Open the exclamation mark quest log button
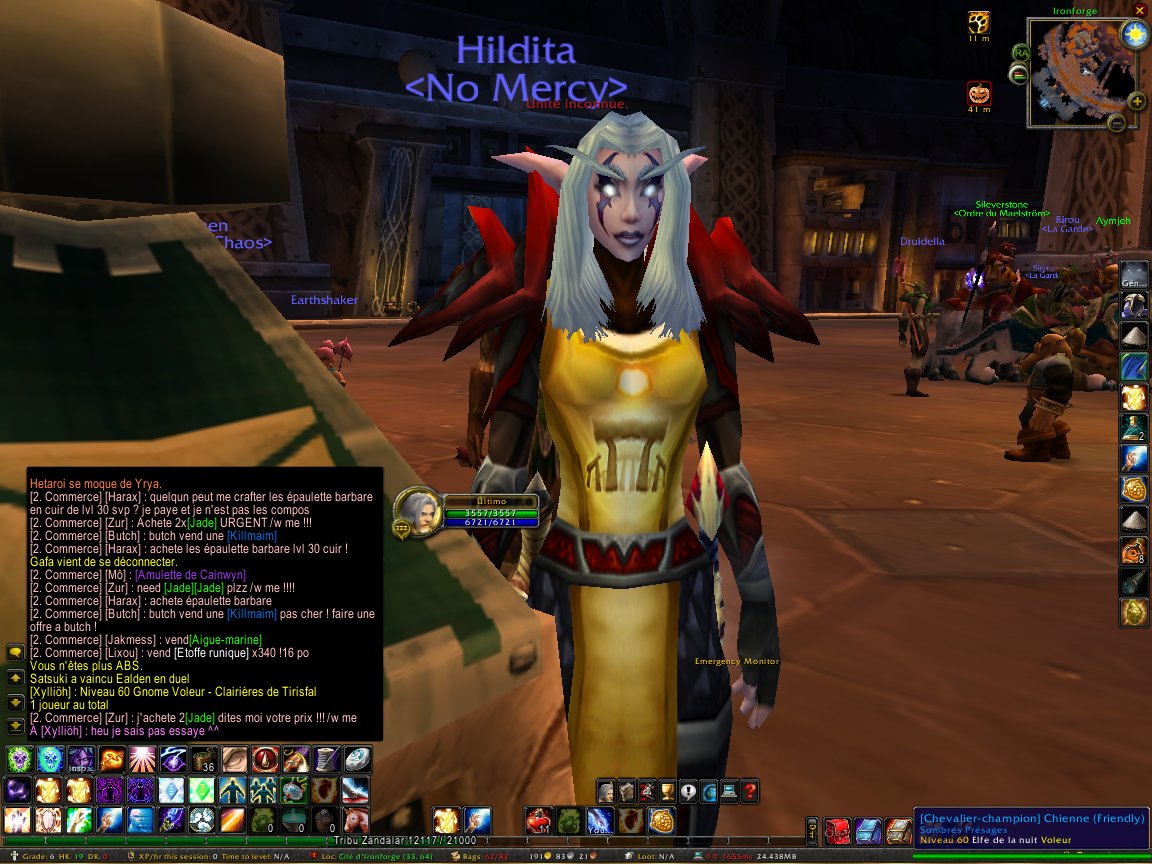This screenshot has width=1152, height=864. pos(688,792)
